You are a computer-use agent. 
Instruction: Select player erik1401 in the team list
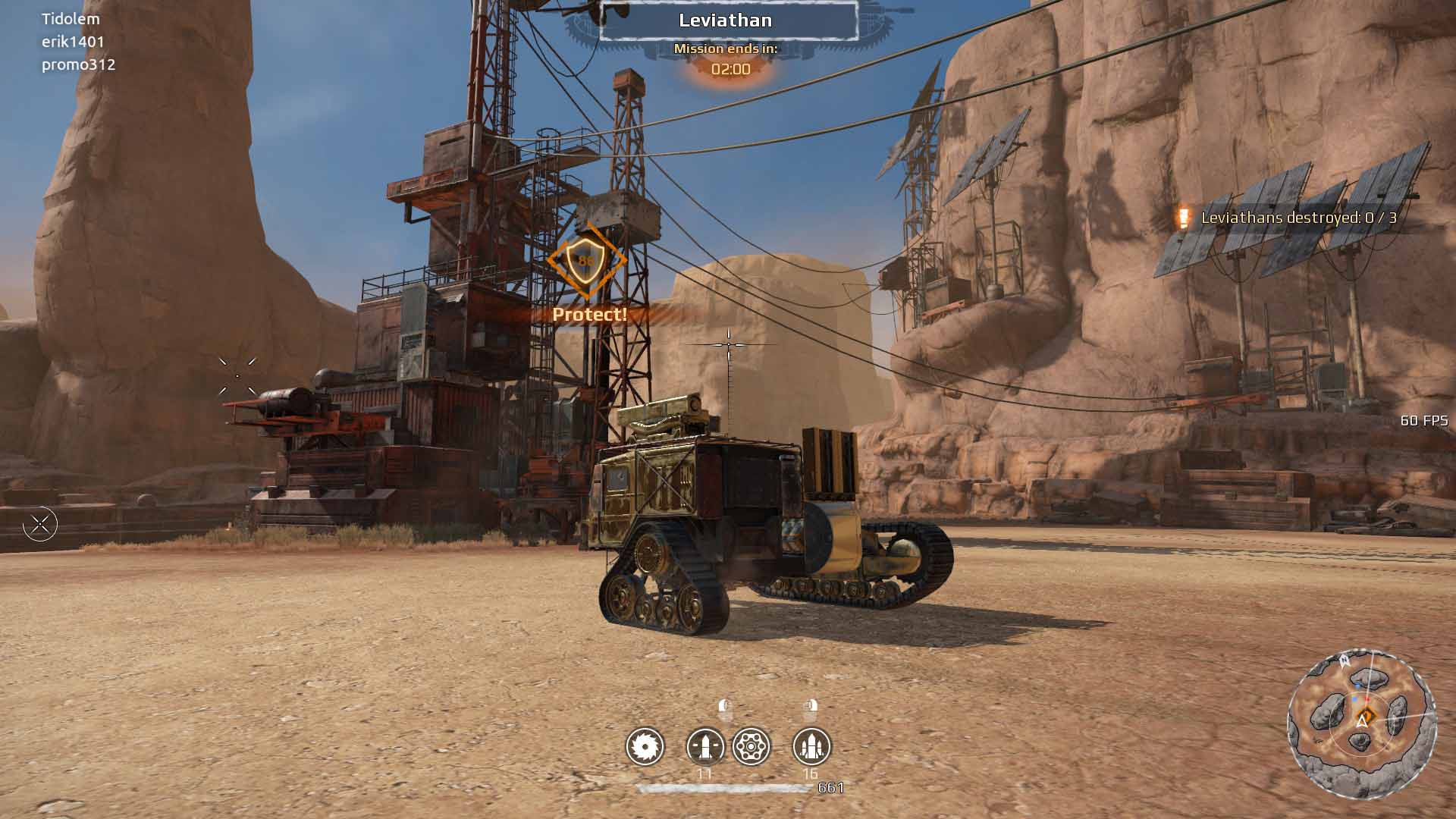(x=73, y=42)
